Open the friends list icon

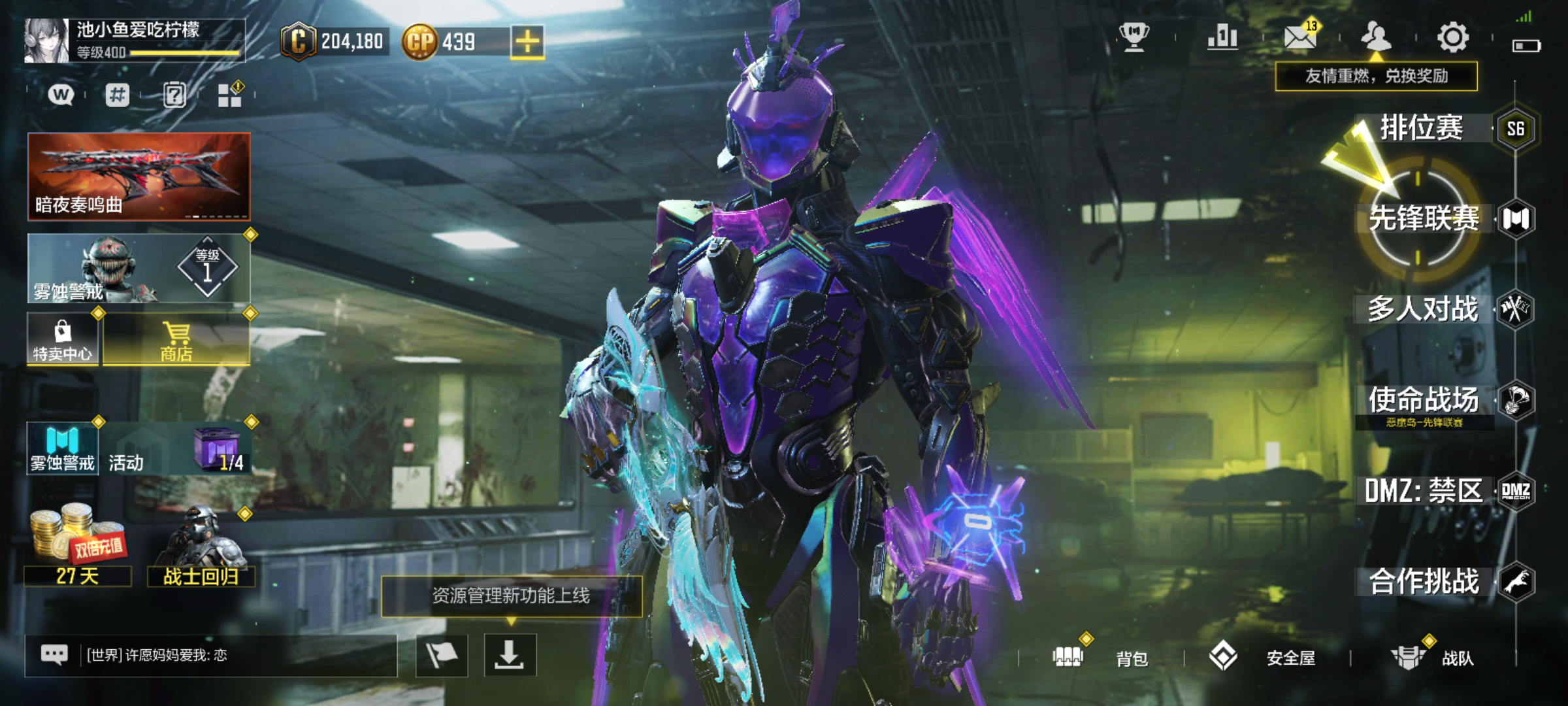click(x=1375, y=37)
